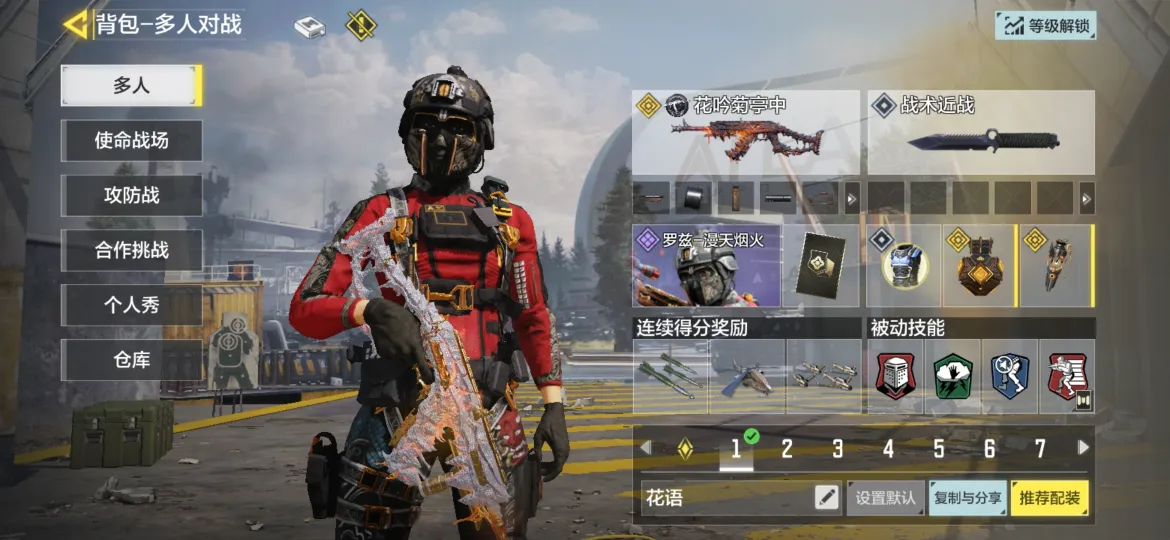1170x540 pixels.
Task: Choose the green cloud passive perk
Action: [x=952, y=377]
